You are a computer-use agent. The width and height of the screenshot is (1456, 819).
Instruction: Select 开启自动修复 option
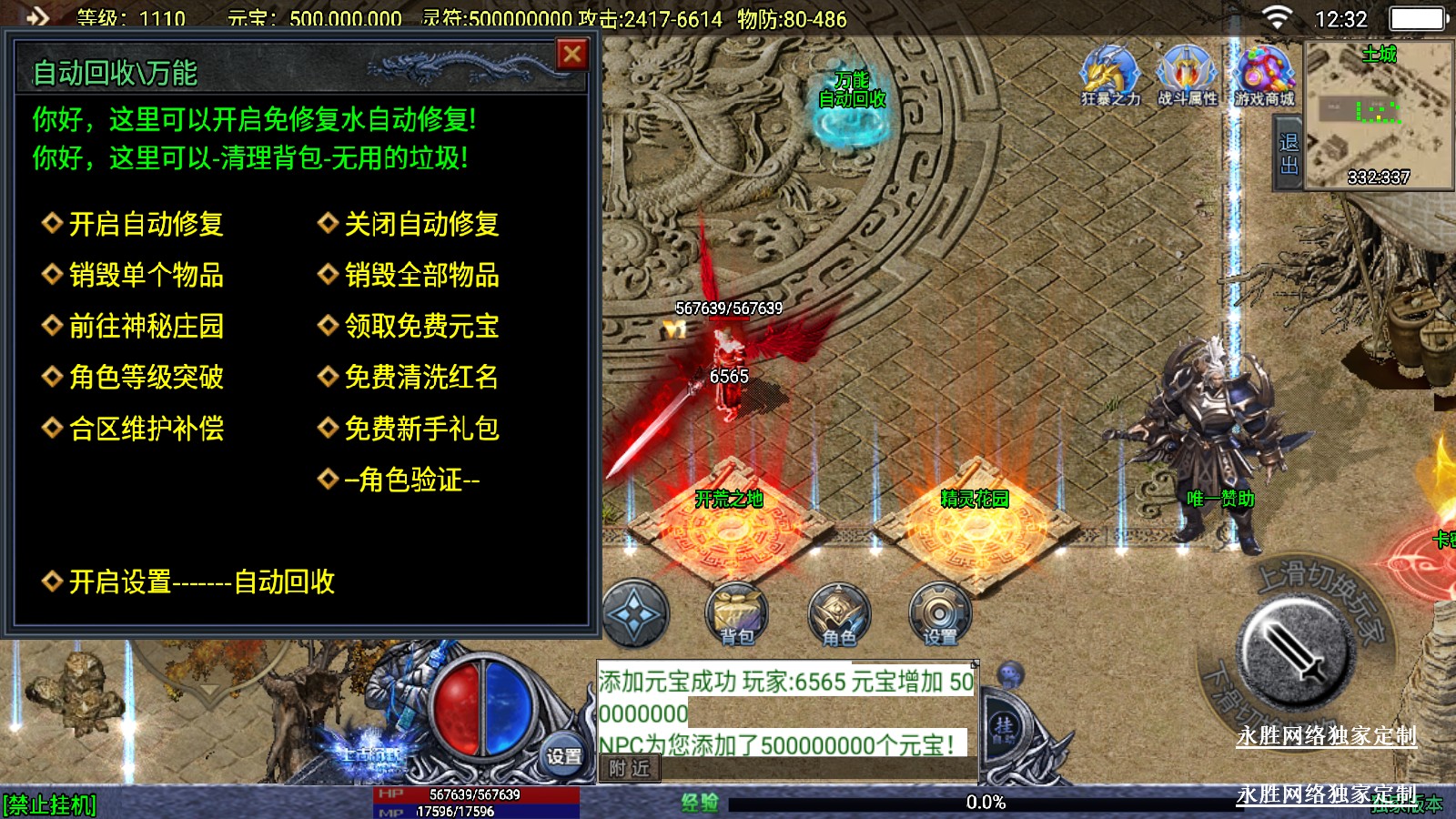[146, 224]
